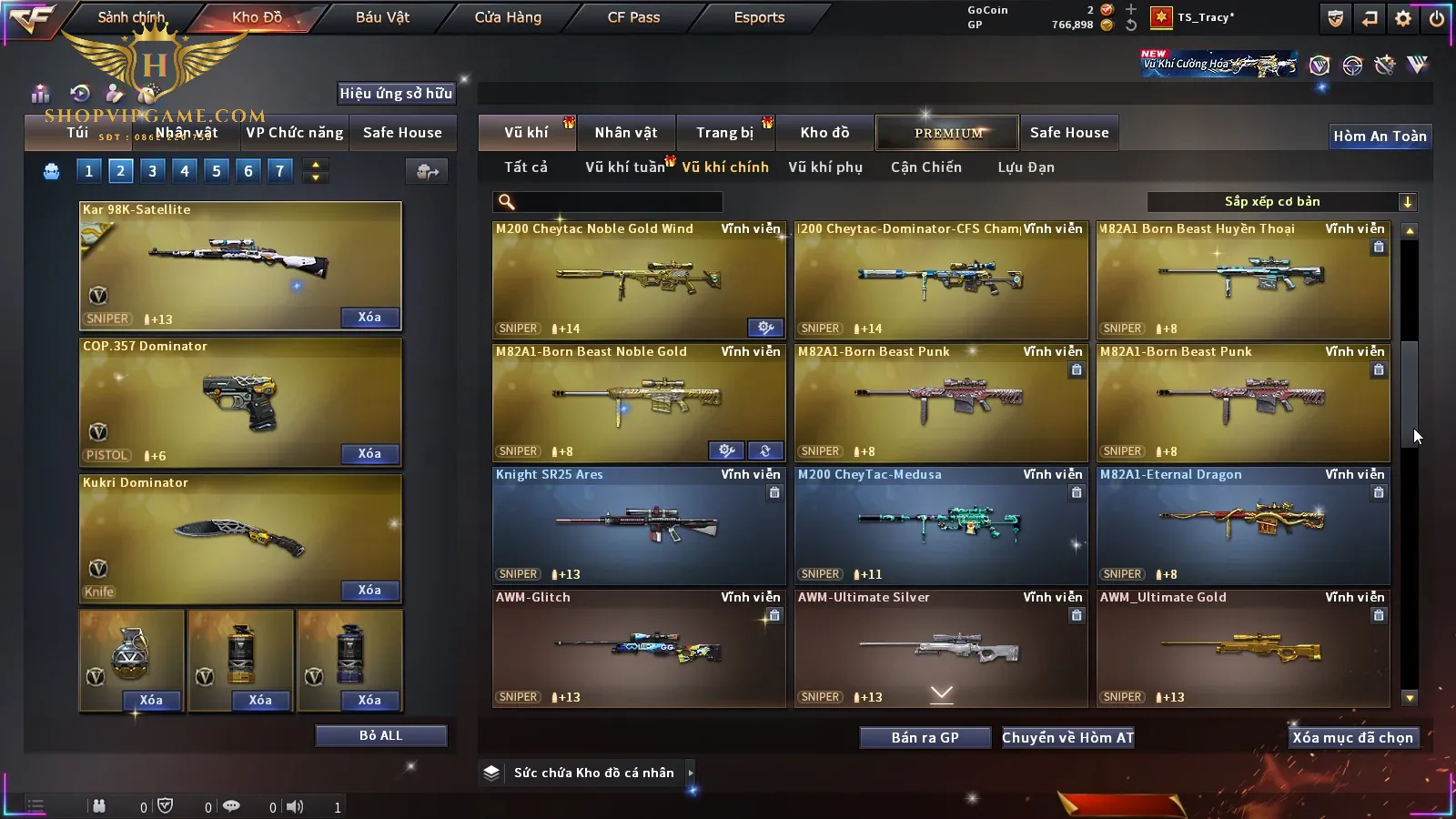Open the Esports menu
1456x819 pixels.
[759, 17]
